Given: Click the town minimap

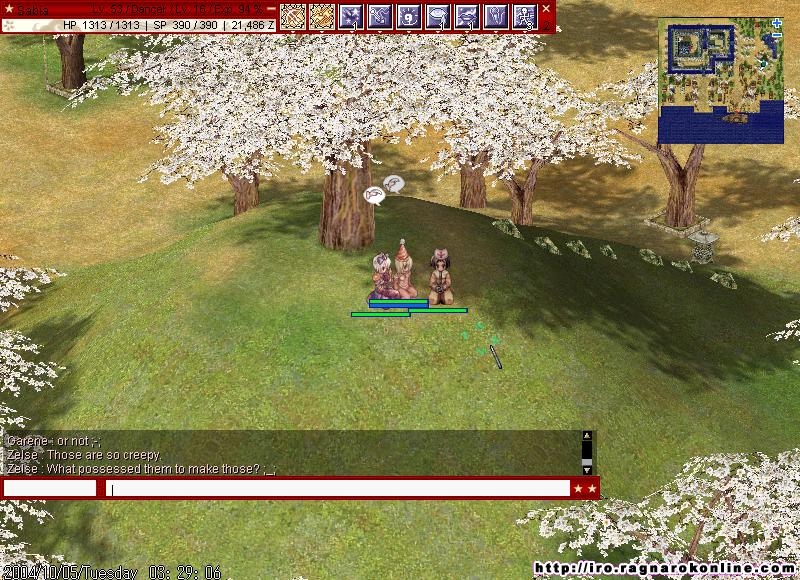Looking at the screenshot, I should click(720, 82).
